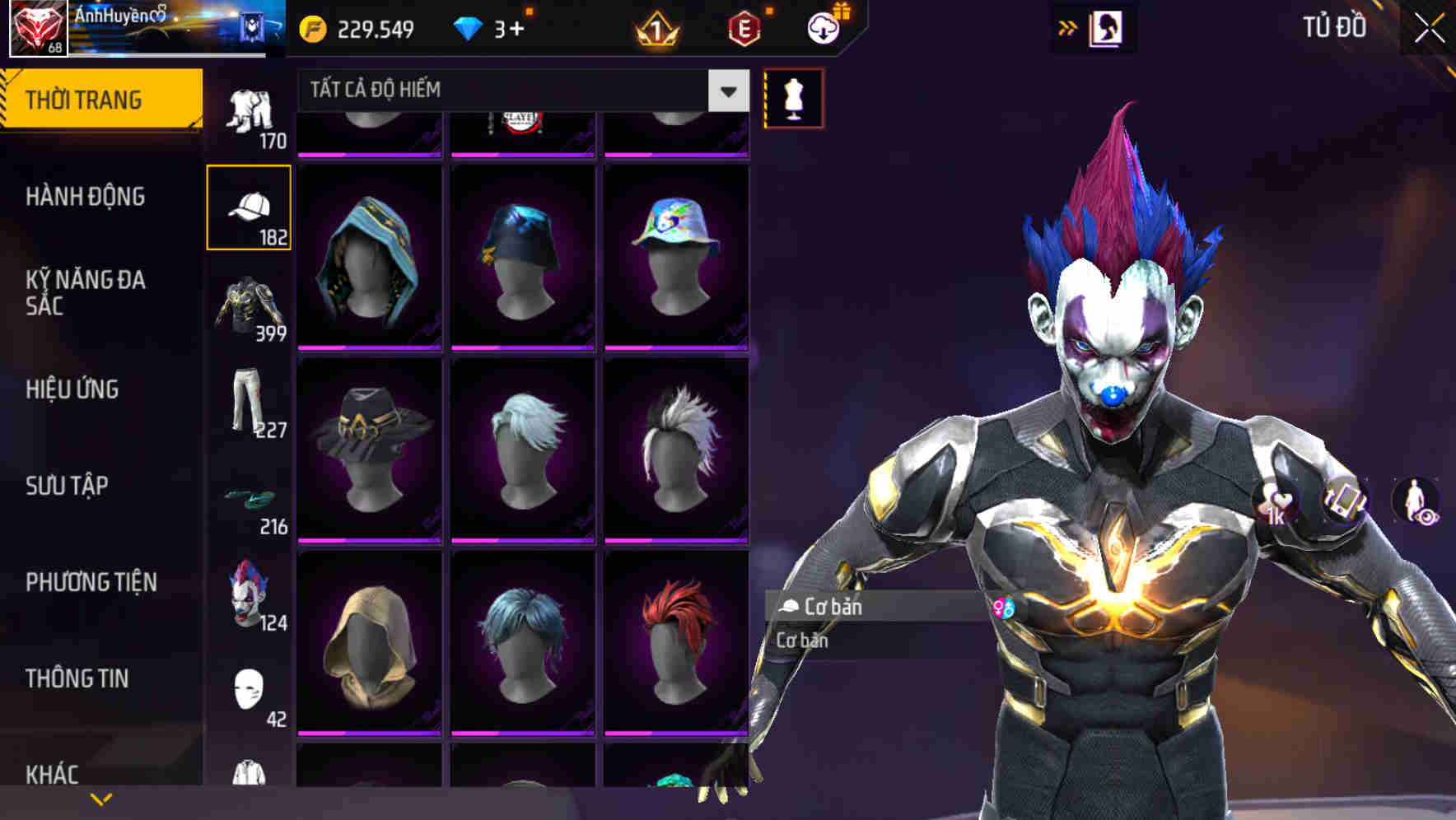1456x820 pixels.
Task: Go to PHƯƠNG TIỆN from the sidebar
Action: pyautogui.click(x=91, y=581)
